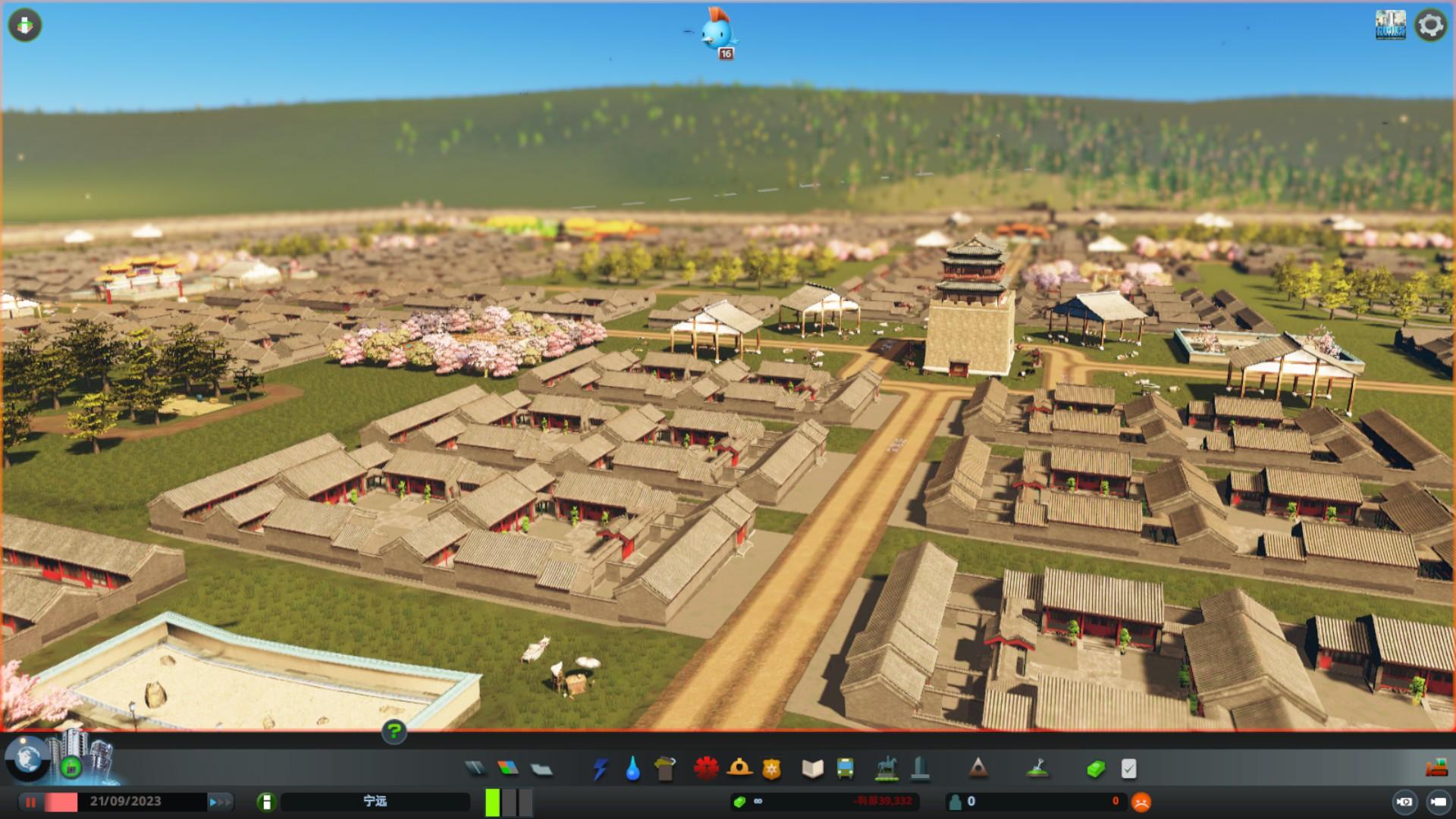
Task: Open the Water and Sewage droplet menu
Action: [x=632, y=769]
